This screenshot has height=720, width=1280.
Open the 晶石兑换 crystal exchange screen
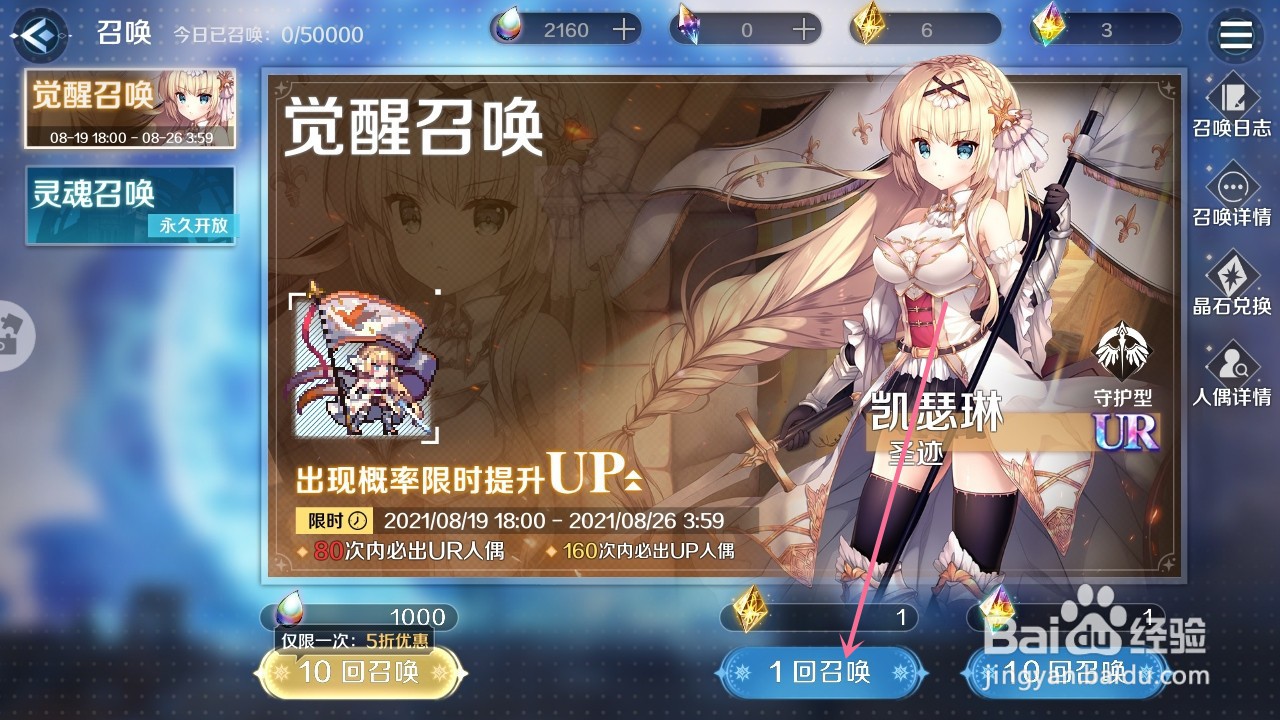(1232, 285)
